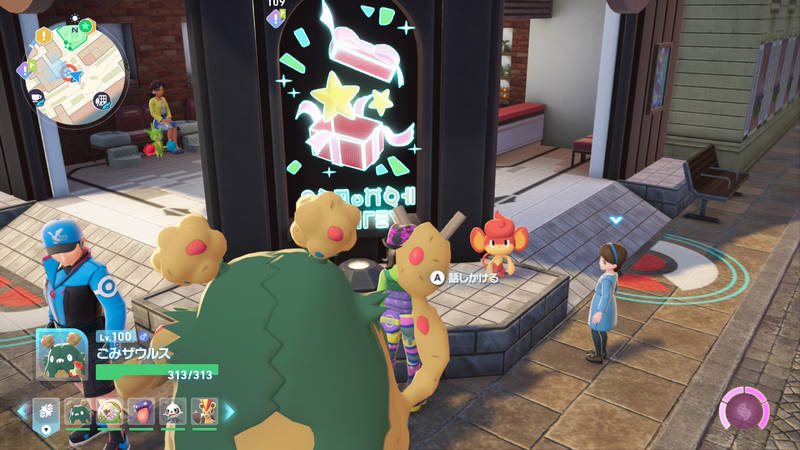Click the left arrow of the party bar
This screenshot has width=800, height=450.
(21, 411)
